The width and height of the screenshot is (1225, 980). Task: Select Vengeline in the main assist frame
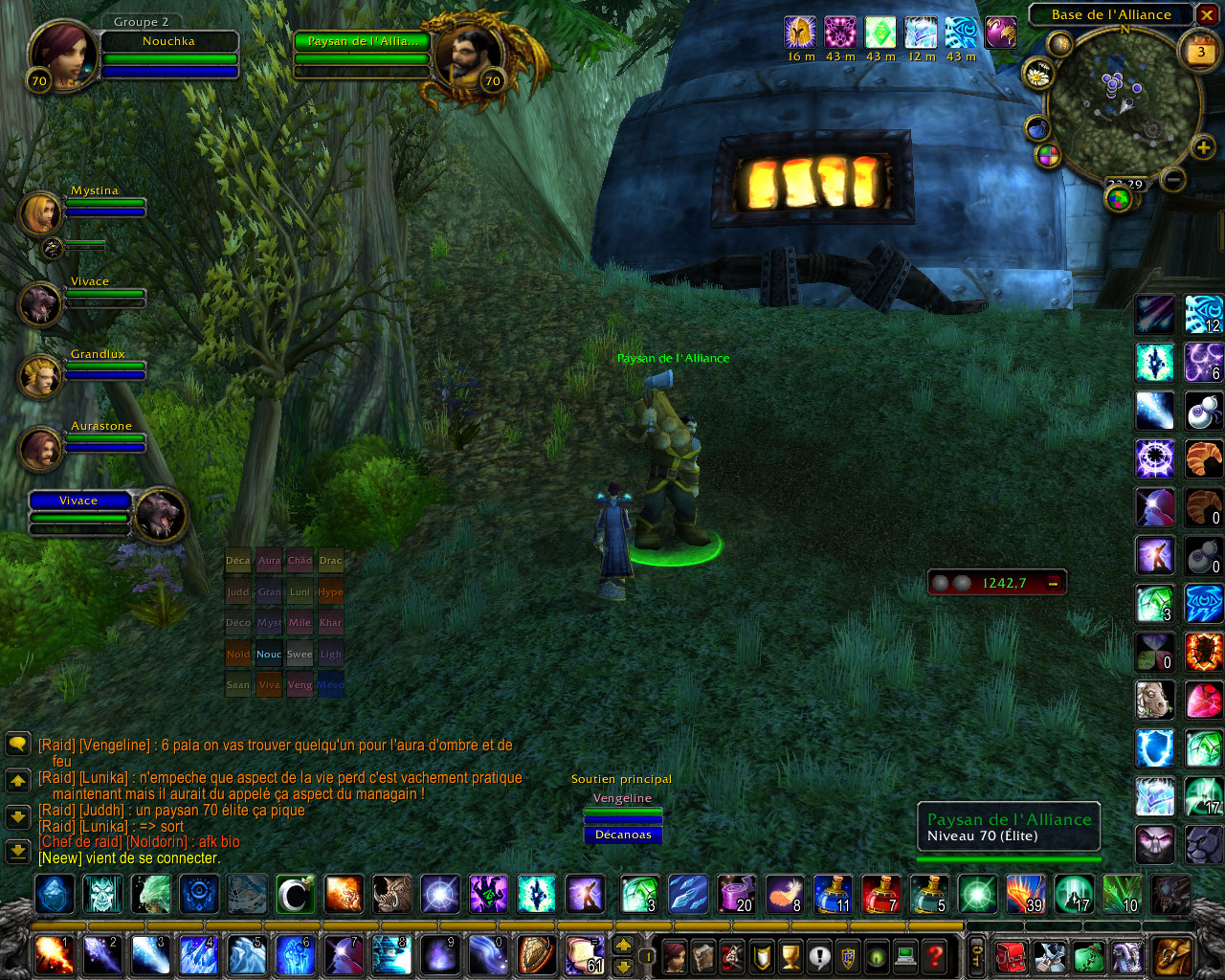click(x=622, y=798)
